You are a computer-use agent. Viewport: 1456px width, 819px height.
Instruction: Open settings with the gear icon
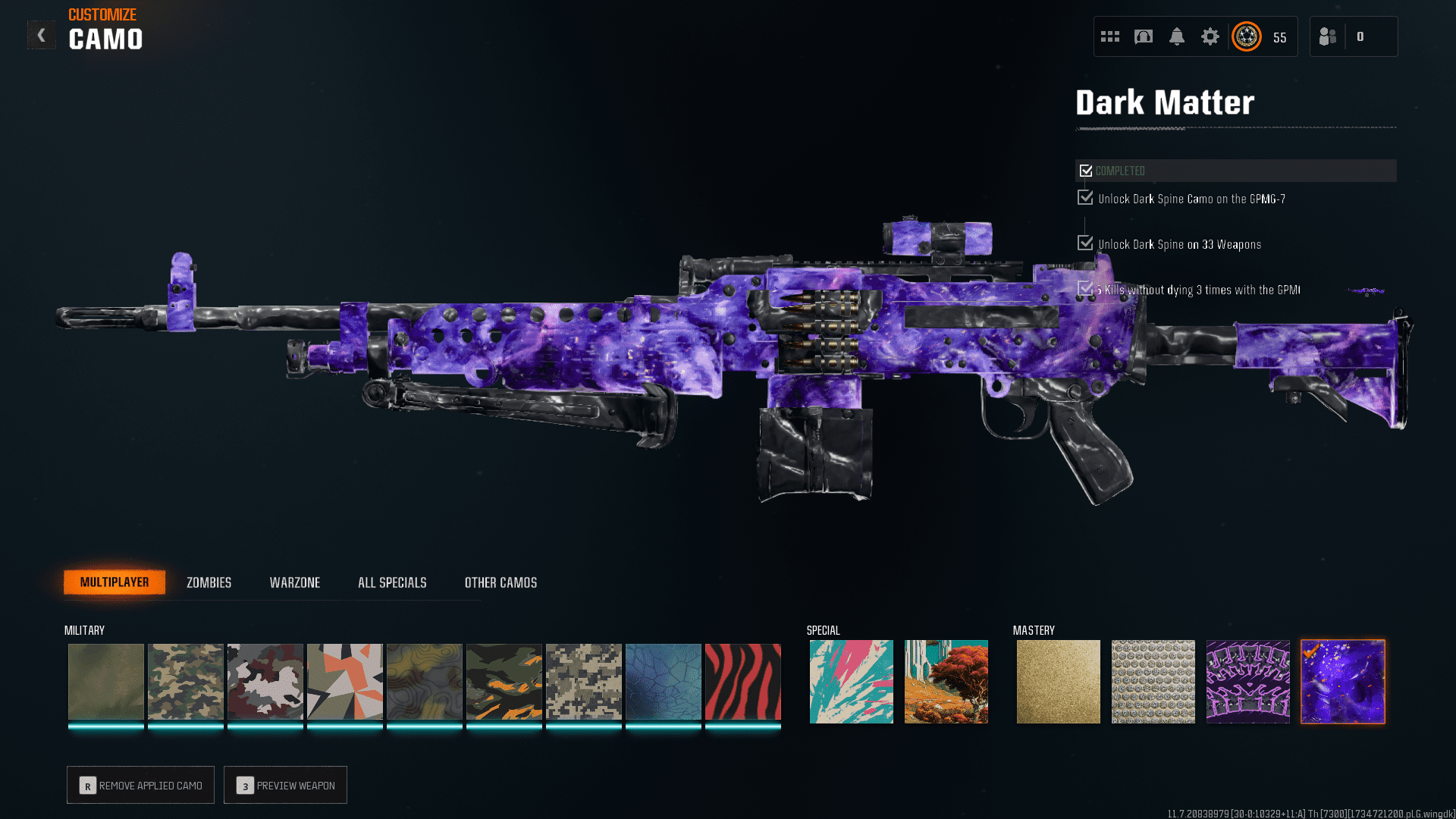coord(1211,36)
